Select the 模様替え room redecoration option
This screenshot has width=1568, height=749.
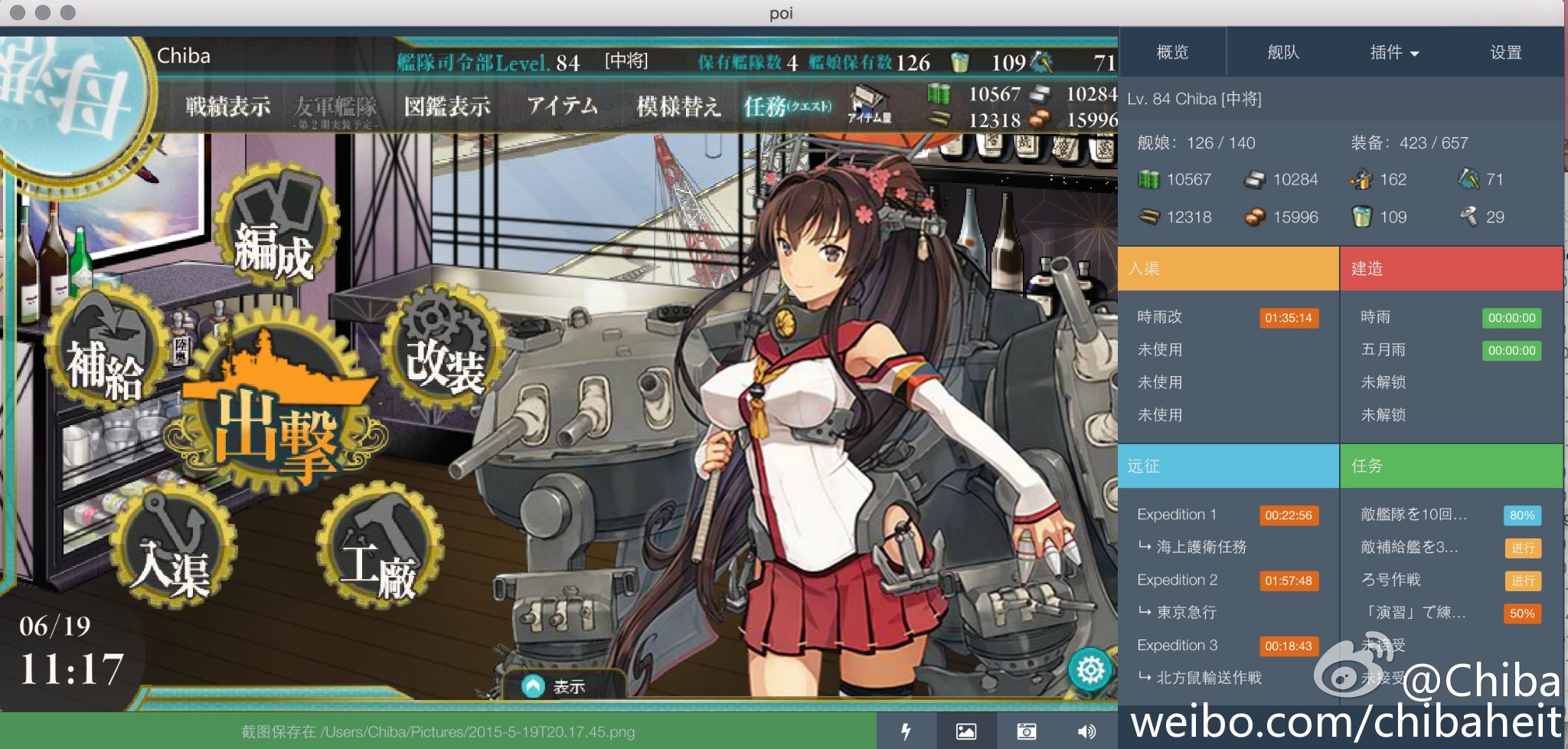[x=678, y=106]
